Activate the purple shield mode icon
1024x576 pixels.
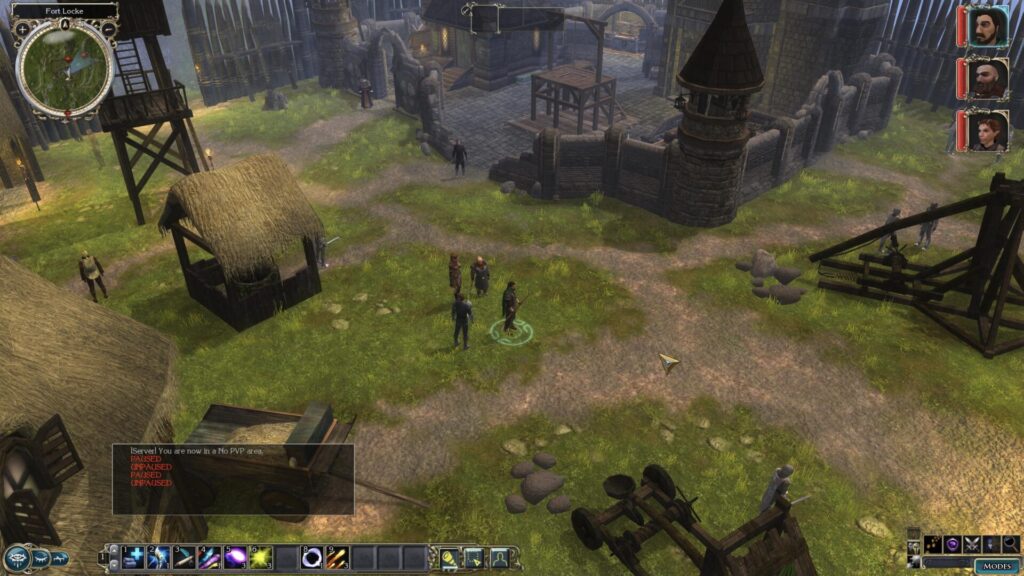(951, 544)
